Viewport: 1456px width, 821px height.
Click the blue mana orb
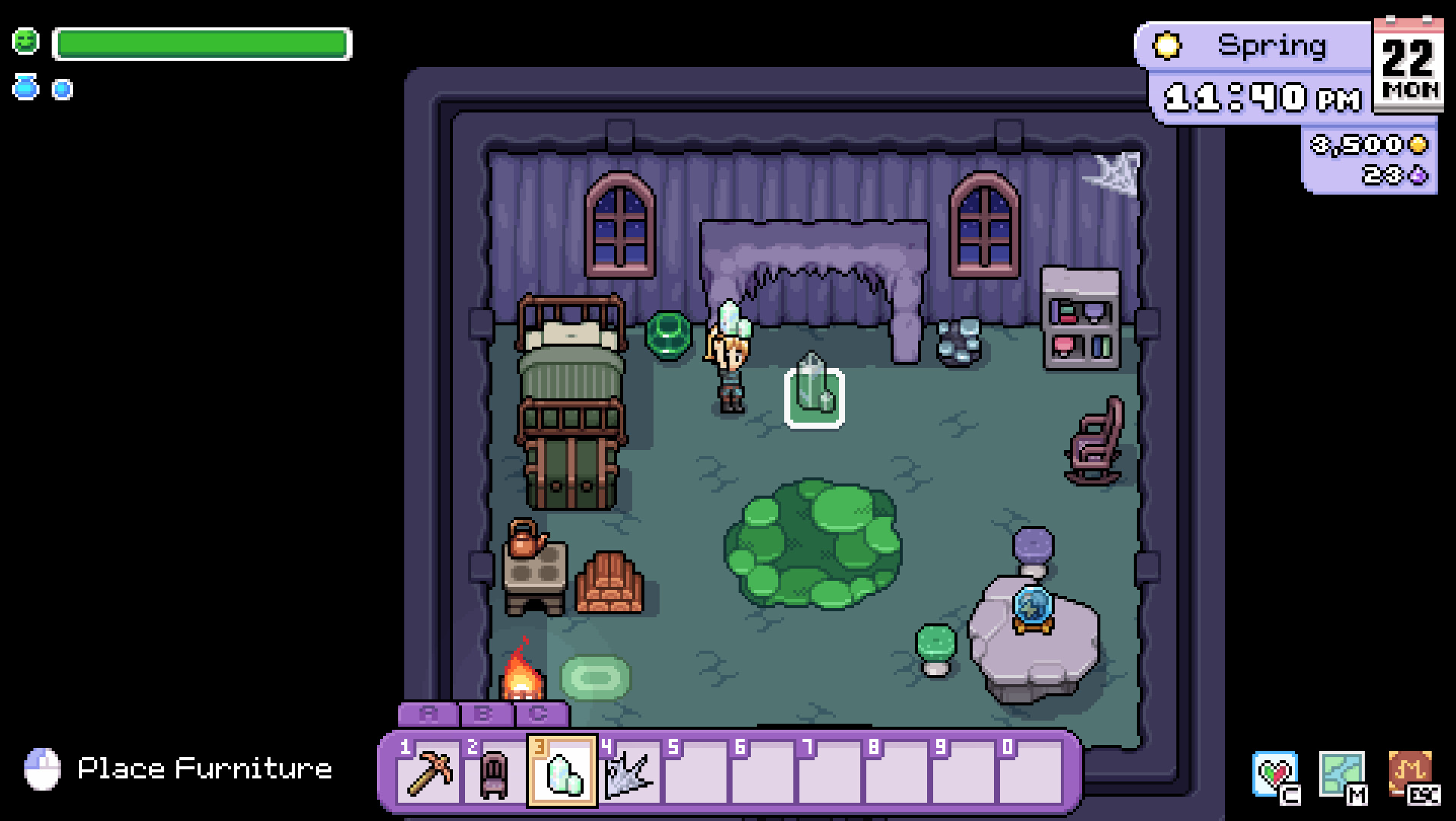click(61, 88)
